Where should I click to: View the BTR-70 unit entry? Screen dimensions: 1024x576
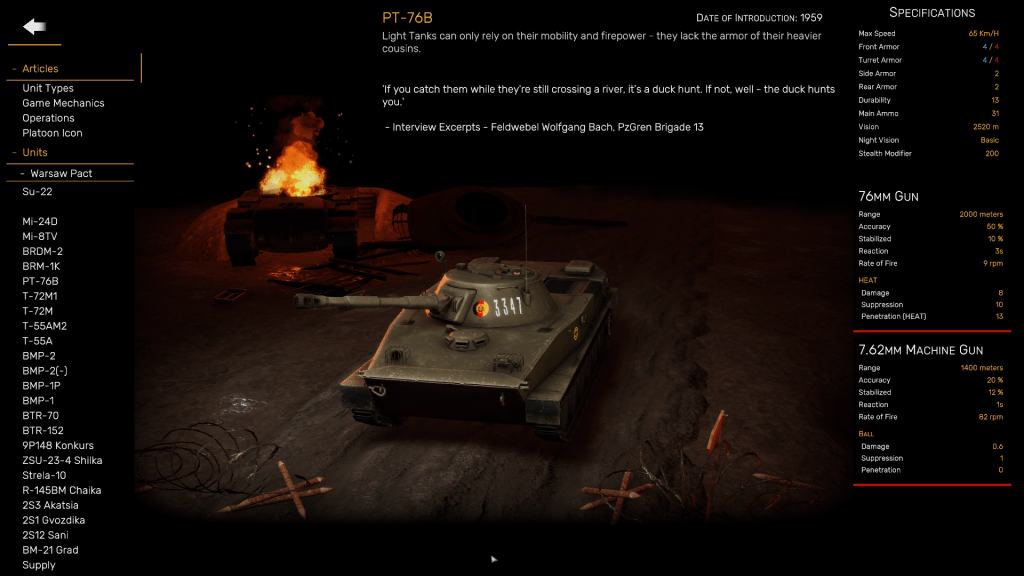coord(40,416)
